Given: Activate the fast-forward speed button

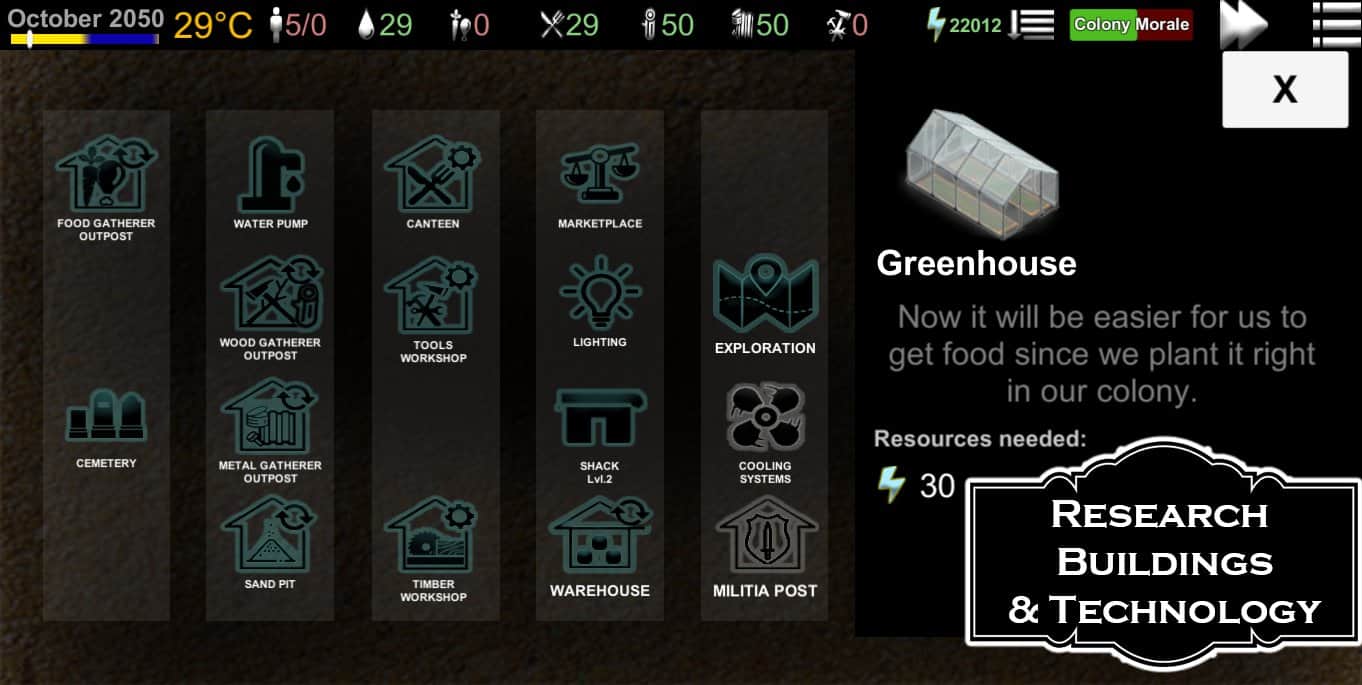Looking at the screenshot, I should 1243,24.
